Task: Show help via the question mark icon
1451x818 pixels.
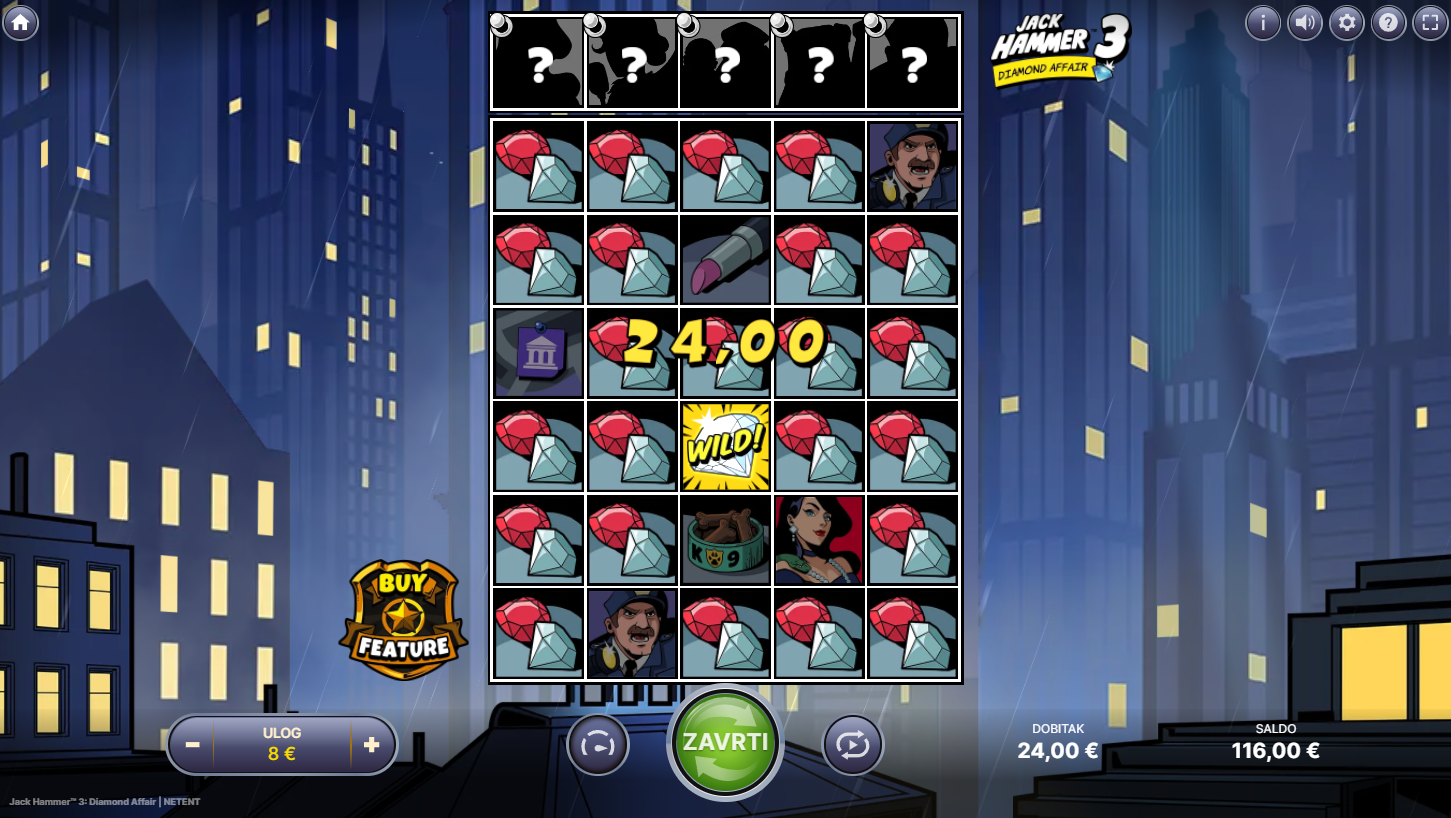Action: click(1388, 22)
